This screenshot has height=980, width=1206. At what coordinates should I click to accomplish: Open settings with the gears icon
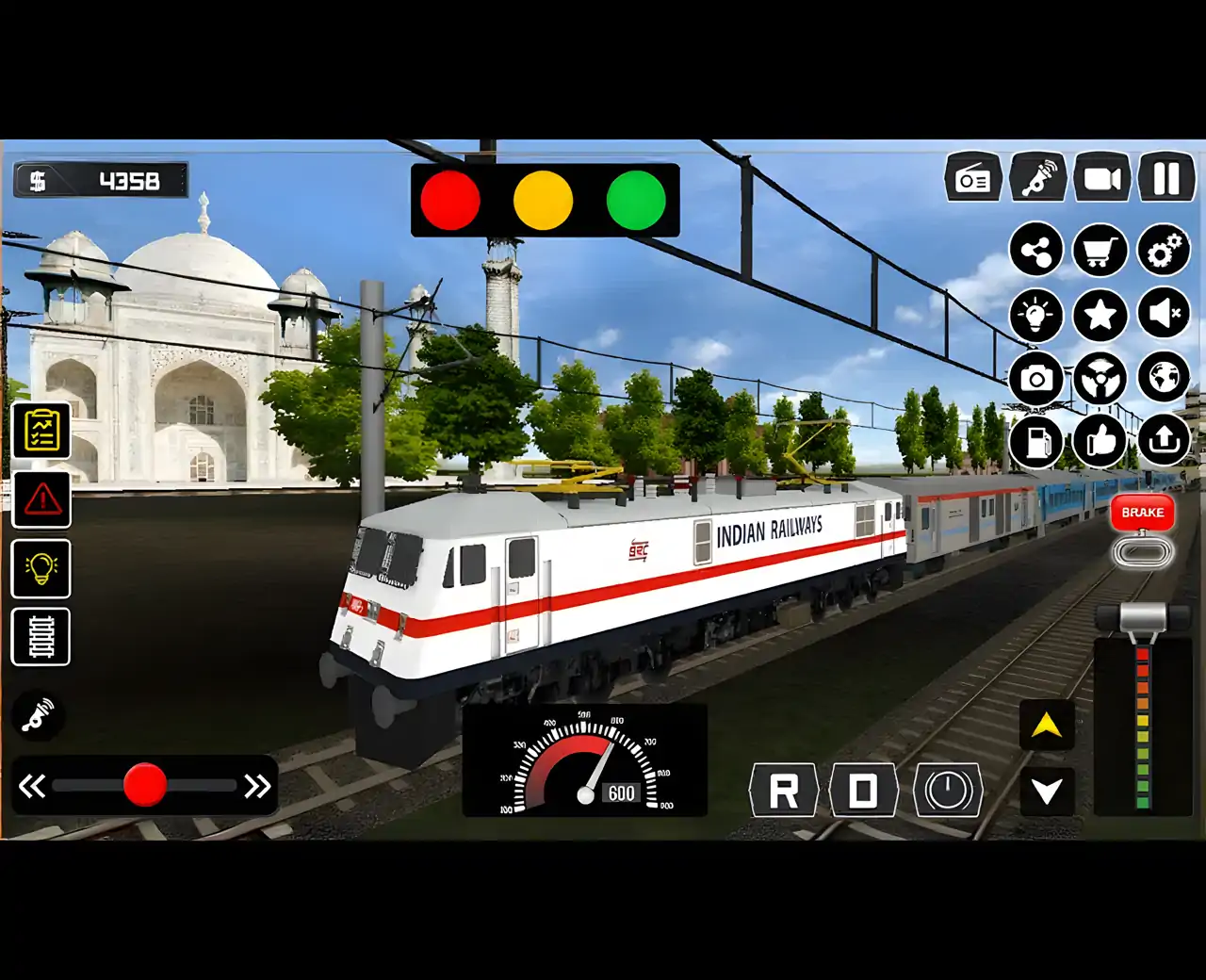[1165, 251]
